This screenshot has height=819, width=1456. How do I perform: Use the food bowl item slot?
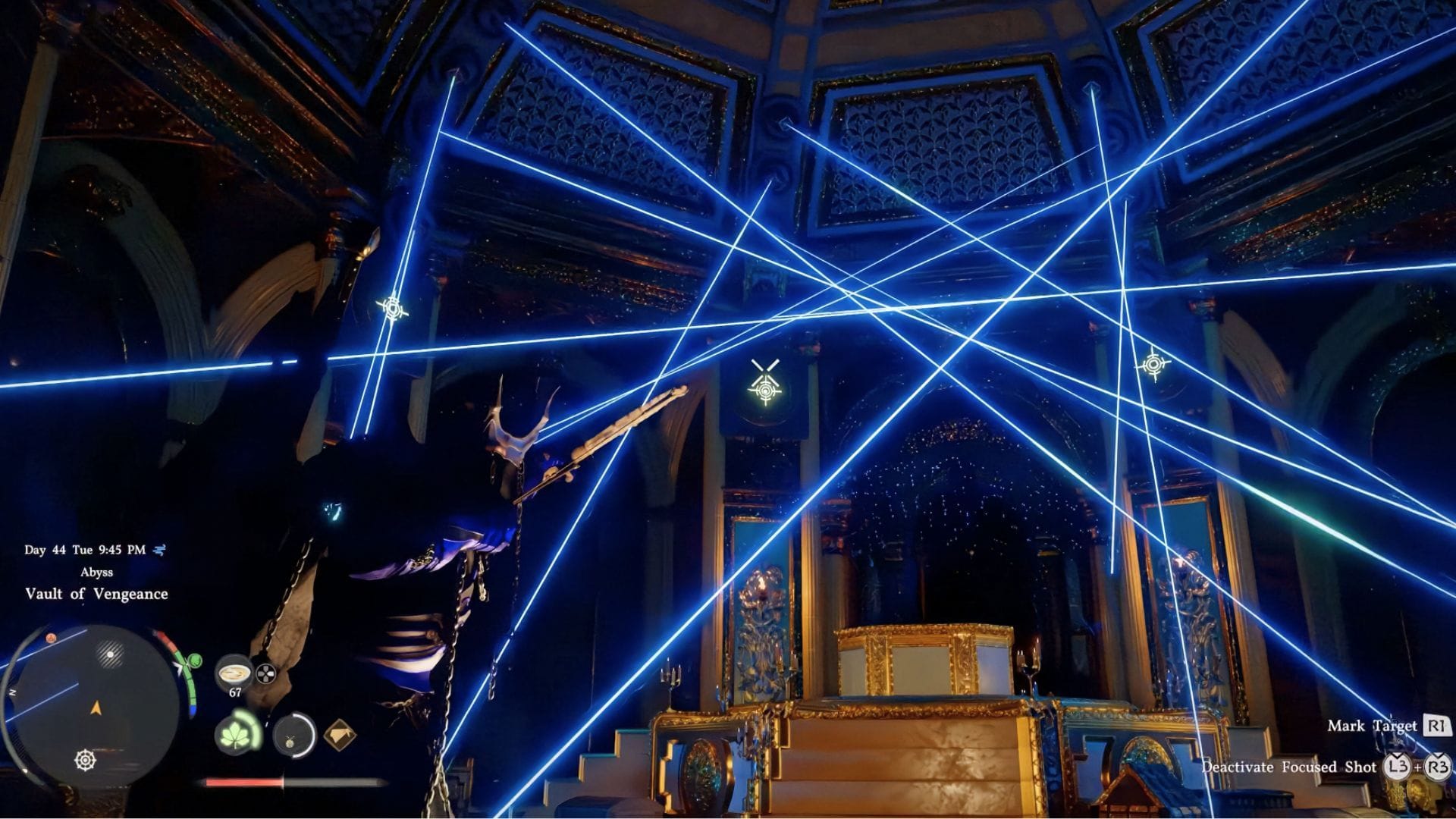tap(234, 673)
